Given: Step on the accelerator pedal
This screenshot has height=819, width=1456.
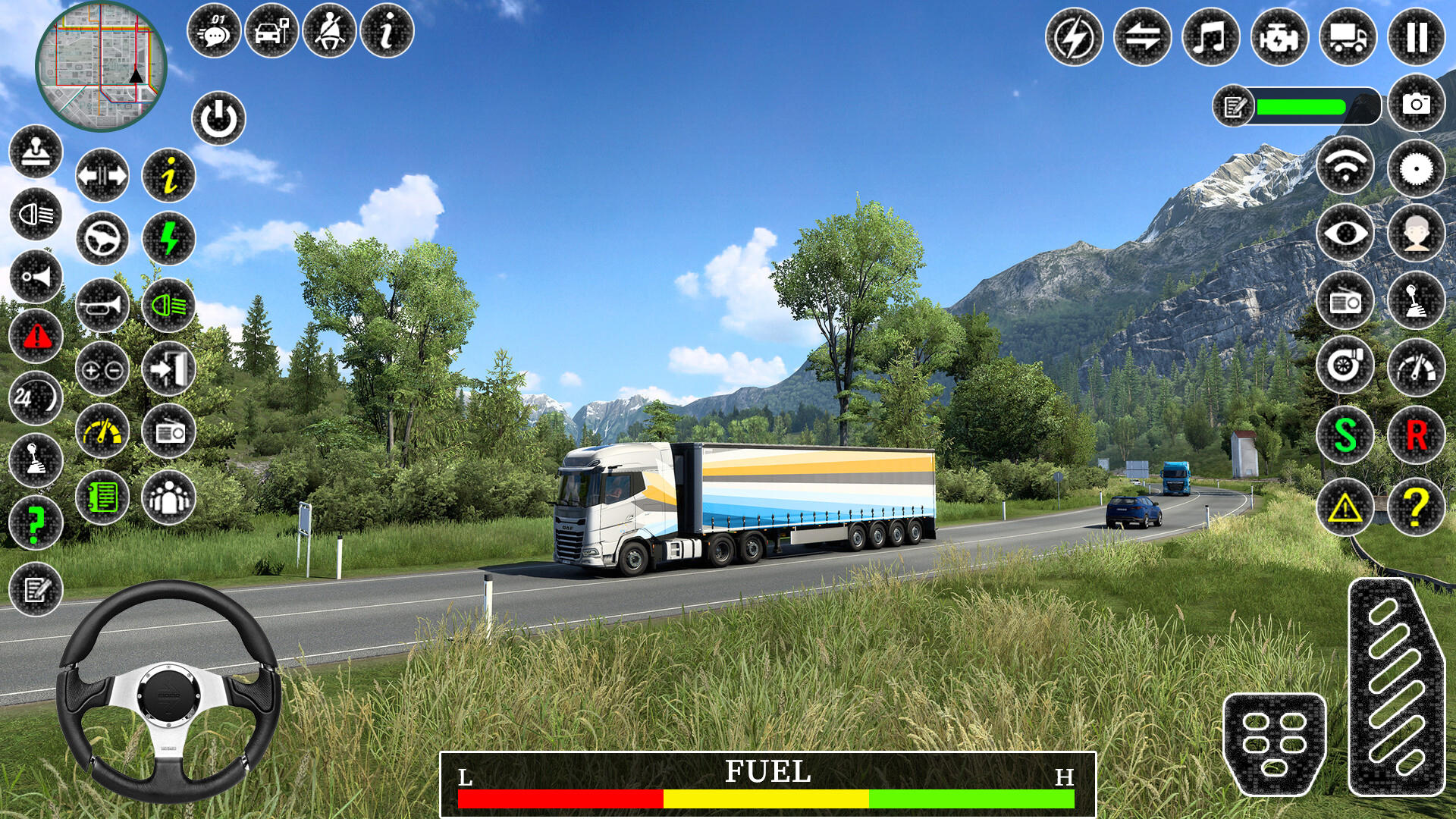Looking at the screenshot, I should 1395,686.
